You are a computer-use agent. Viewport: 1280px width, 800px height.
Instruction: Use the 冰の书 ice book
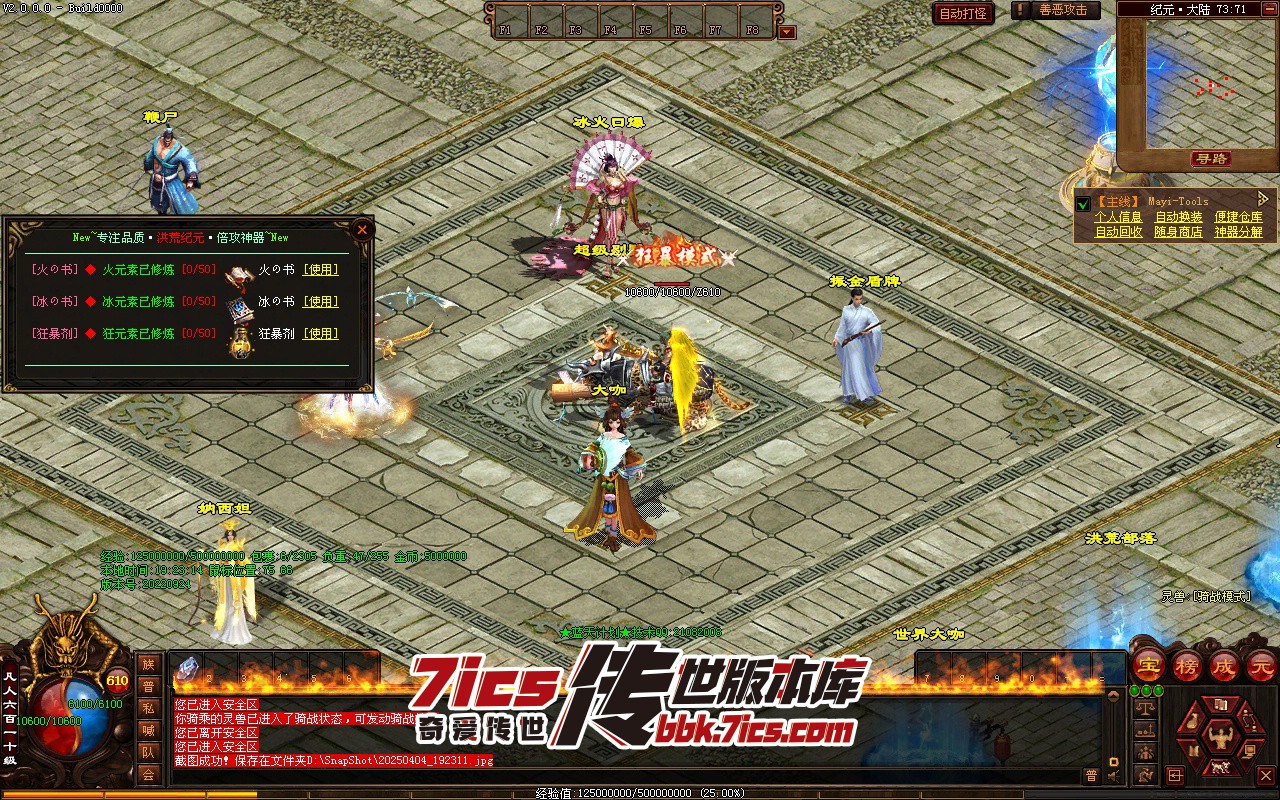321,301
